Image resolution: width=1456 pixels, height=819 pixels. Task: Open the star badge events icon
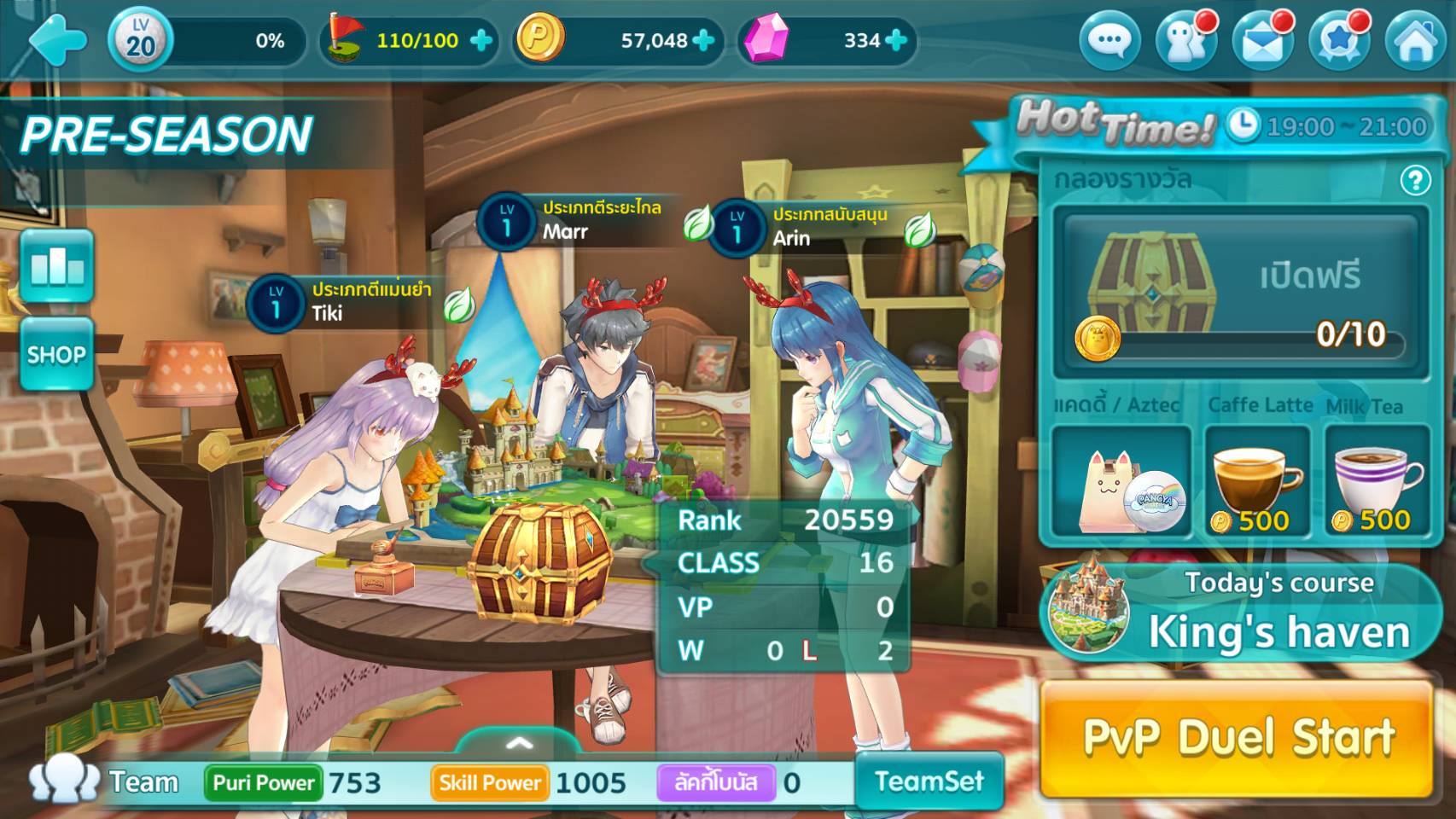coord(1337,40)
